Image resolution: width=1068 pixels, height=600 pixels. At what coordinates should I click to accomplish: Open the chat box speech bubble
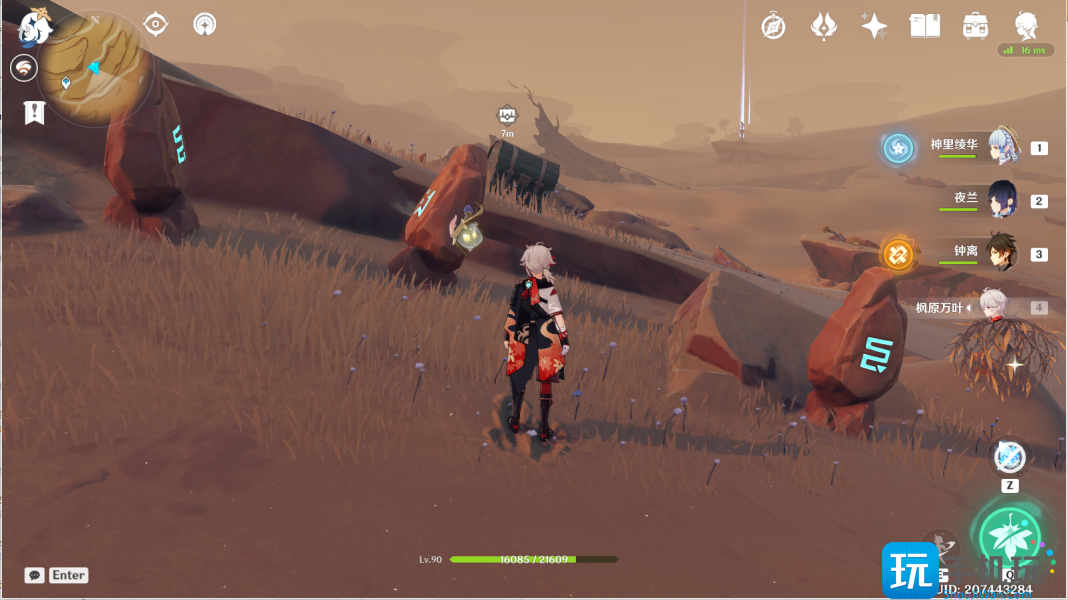[35, 575]
